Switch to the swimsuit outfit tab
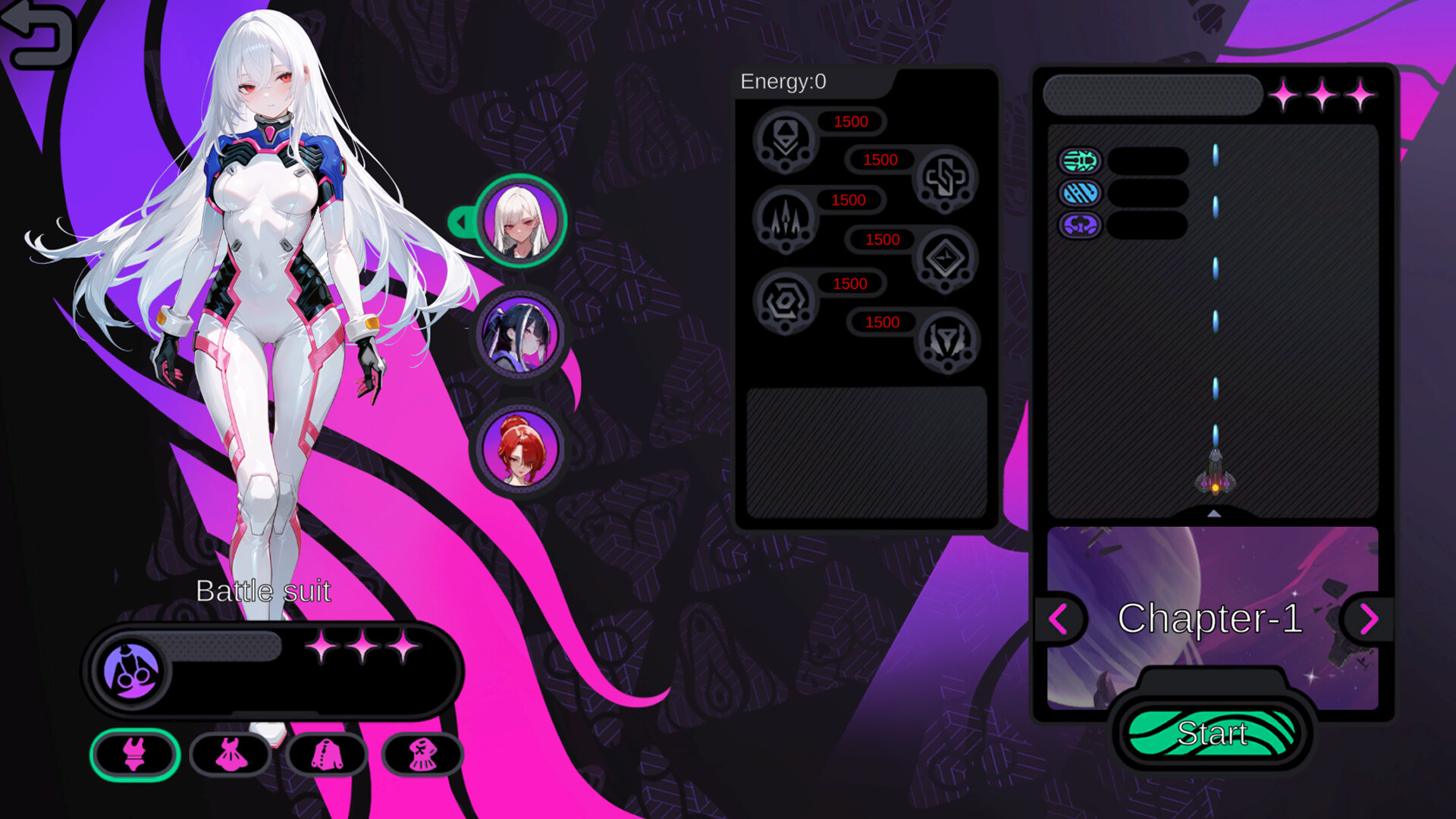The image size is (1456, 819). [x=134, y=755]
